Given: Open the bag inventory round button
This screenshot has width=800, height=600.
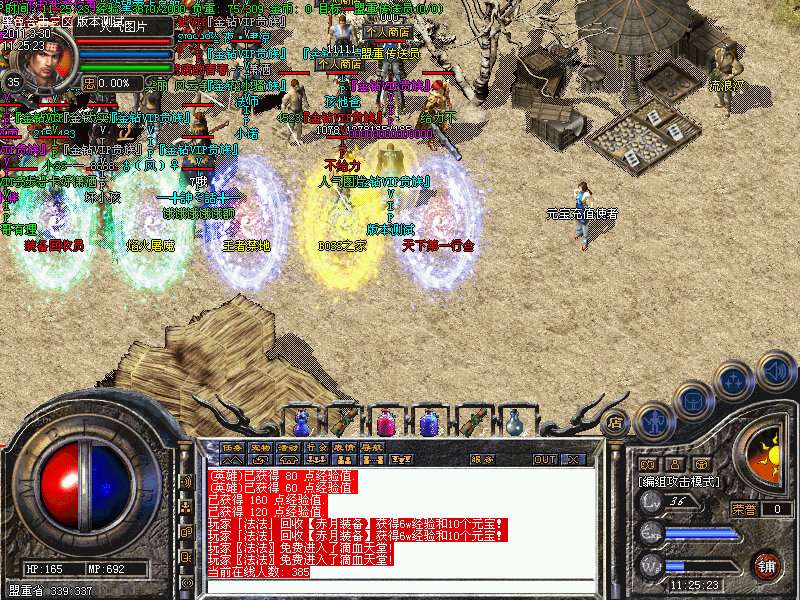Looking at the screenshot, I should coord(693,401).
